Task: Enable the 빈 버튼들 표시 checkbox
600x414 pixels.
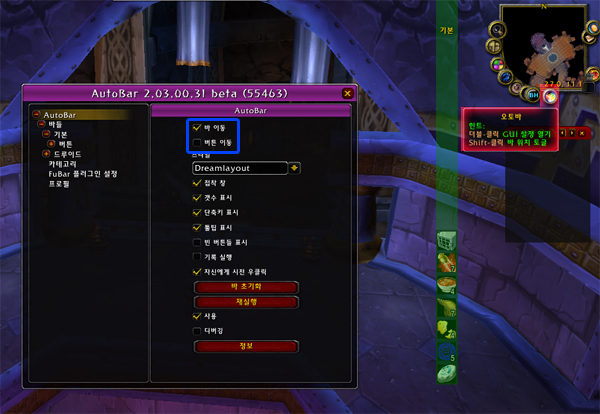Action: tap(196, 241)
